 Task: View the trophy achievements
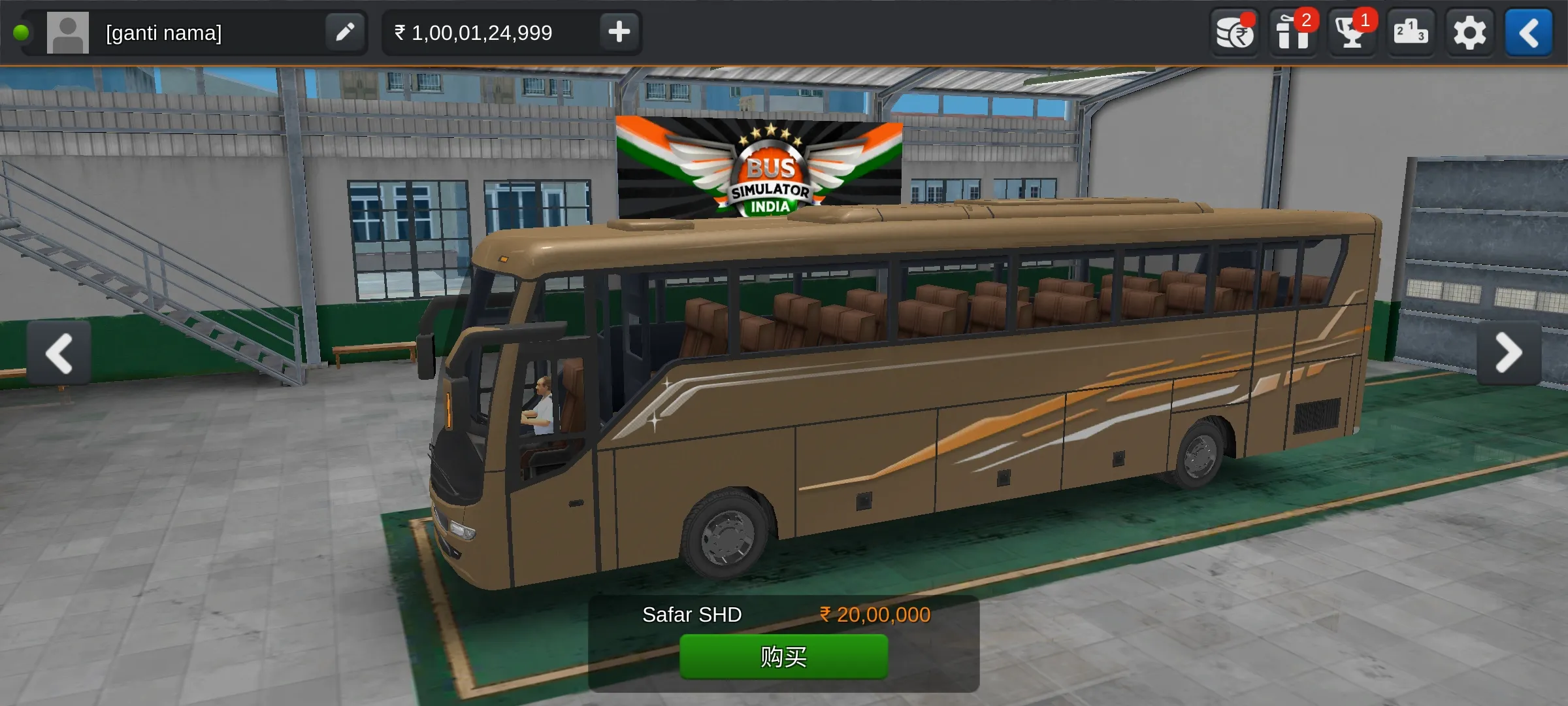click(x=1352, y=33)
